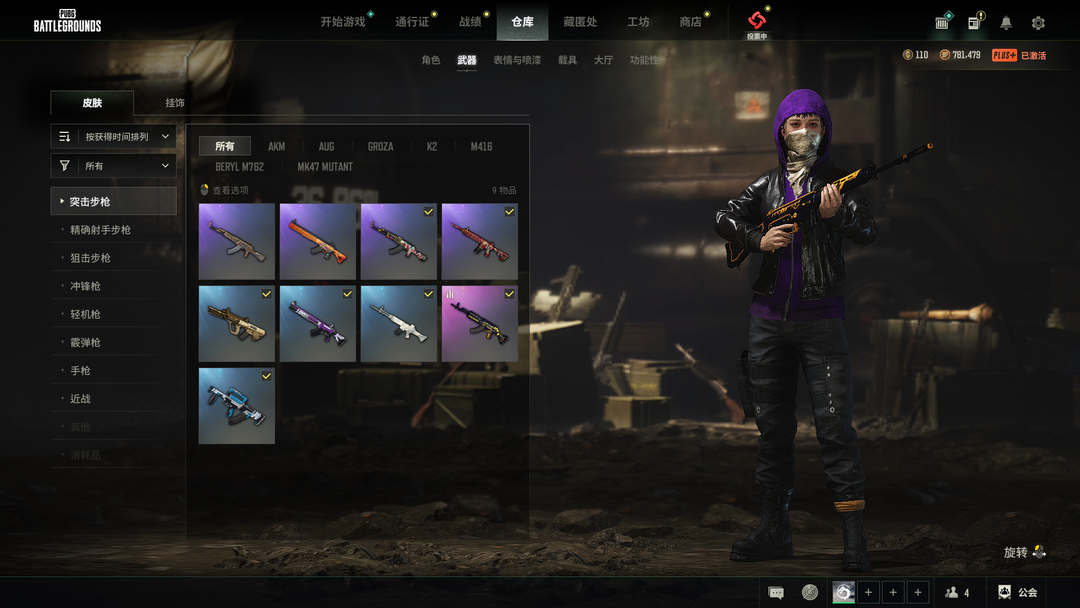Open the 载具 vehicle sub-tab
1080x608 pixels.
[567, 61]
